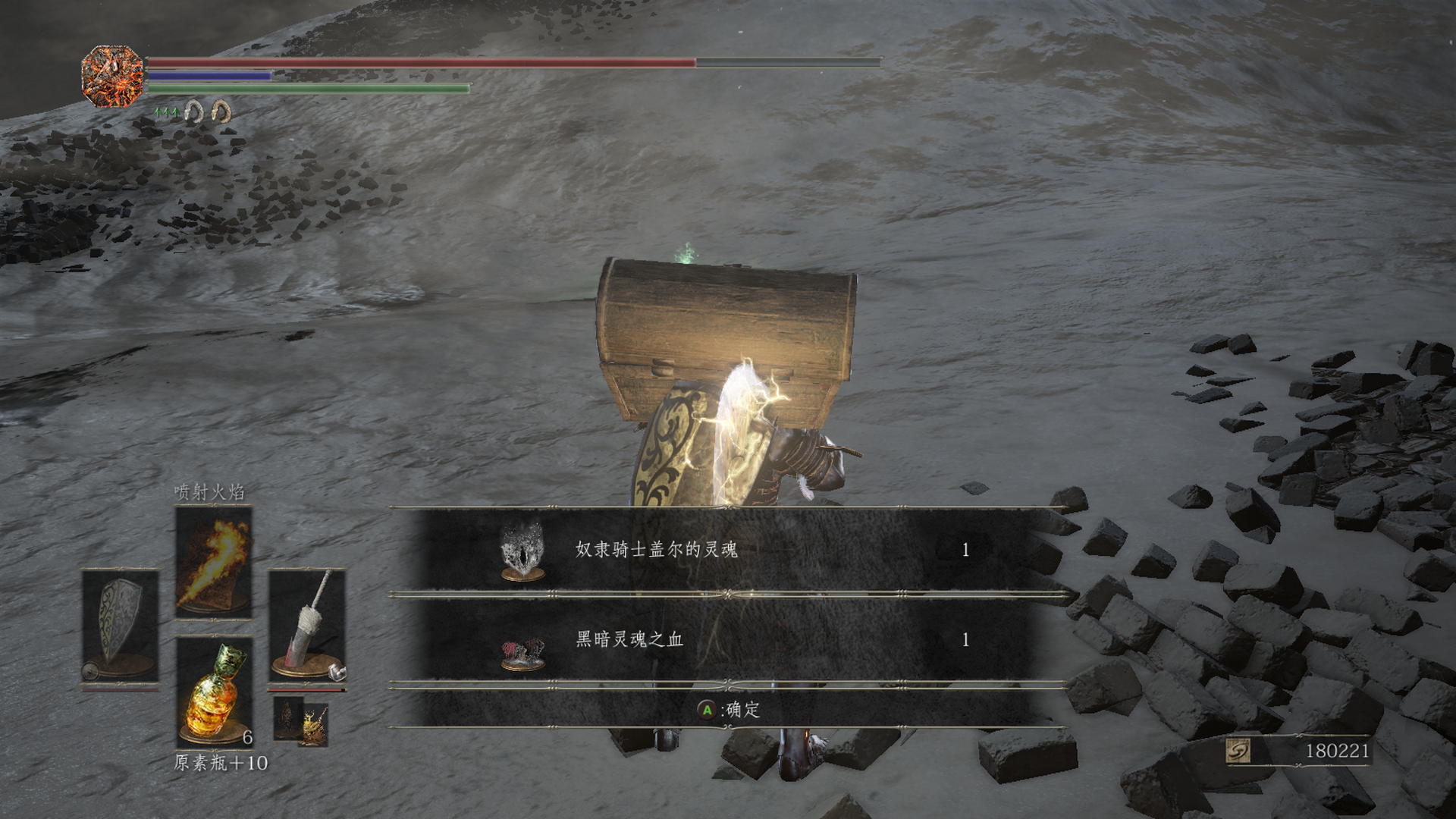
Task: Select the left-hand shield slot
Action: (x=121, y=626)
